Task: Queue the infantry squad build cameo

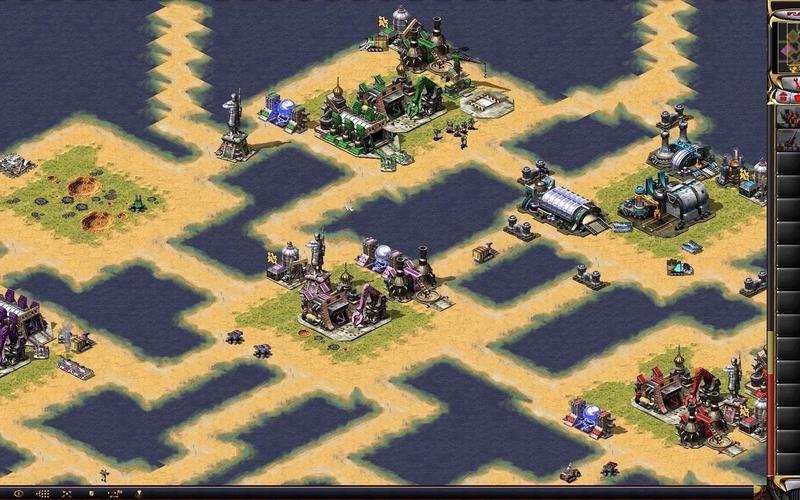Action: coord(789,118)
